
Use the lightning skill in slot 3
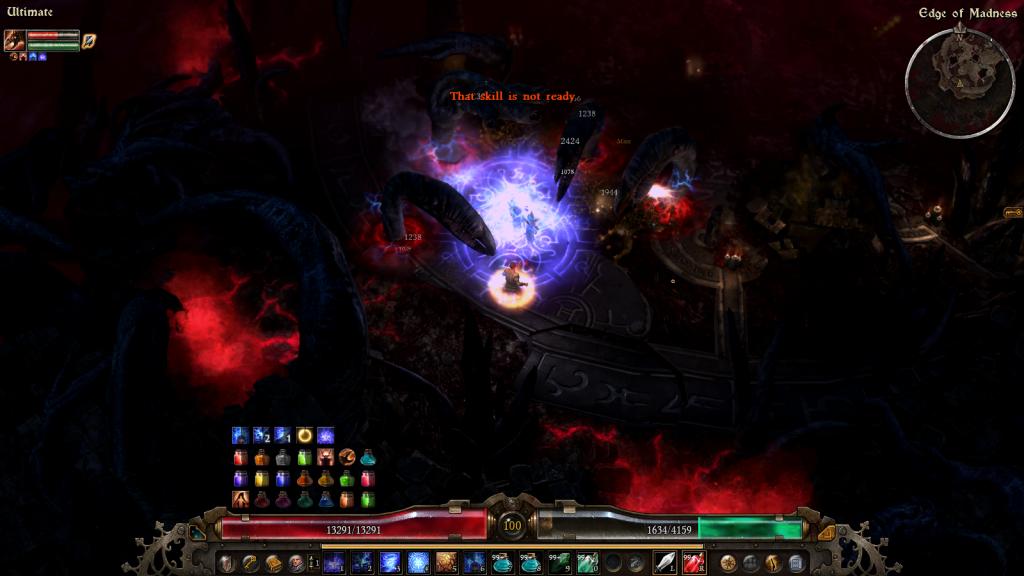(390, 563)
